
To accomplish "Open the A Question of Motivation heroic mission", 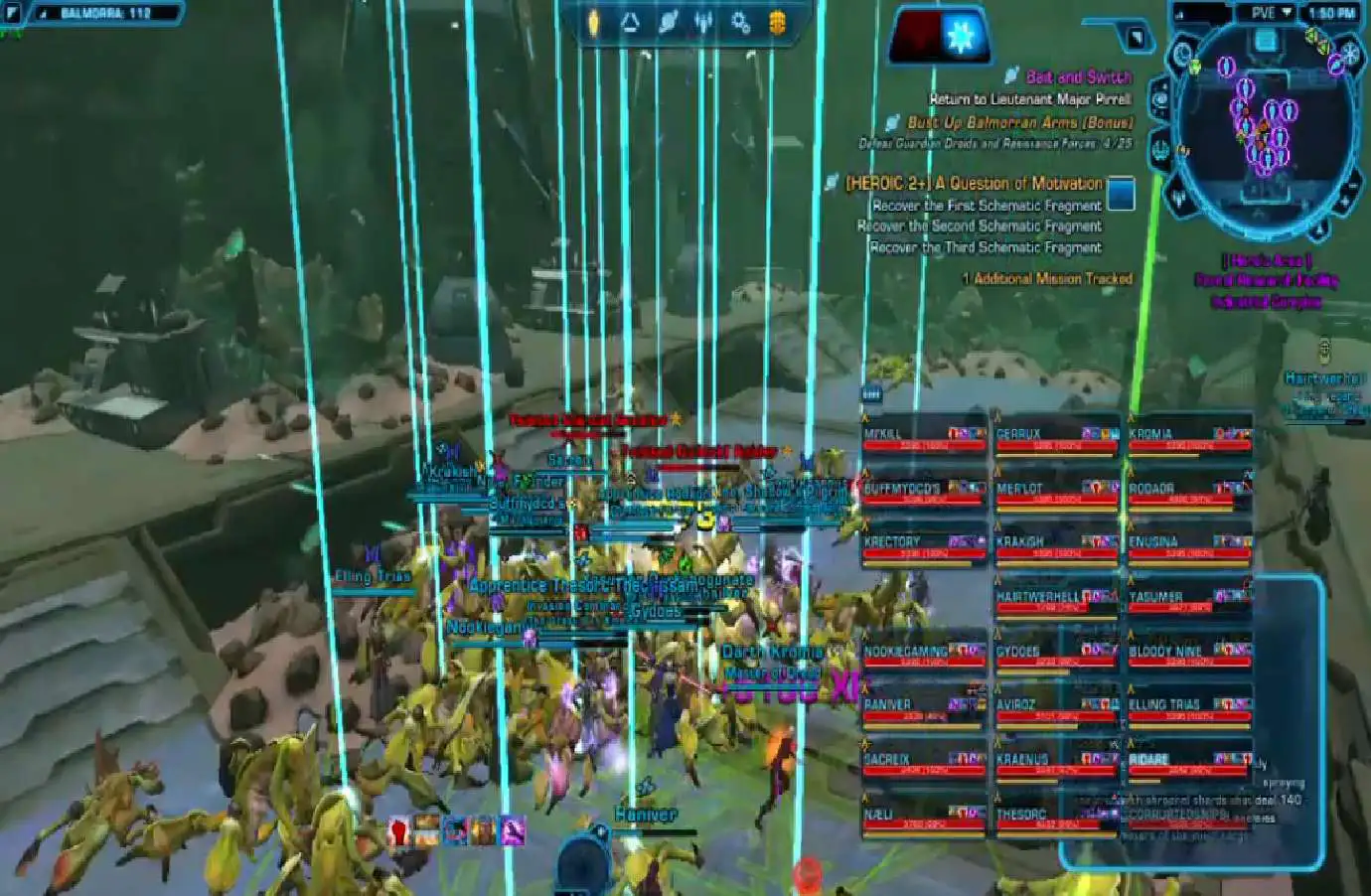I will (x=974, y=184).
